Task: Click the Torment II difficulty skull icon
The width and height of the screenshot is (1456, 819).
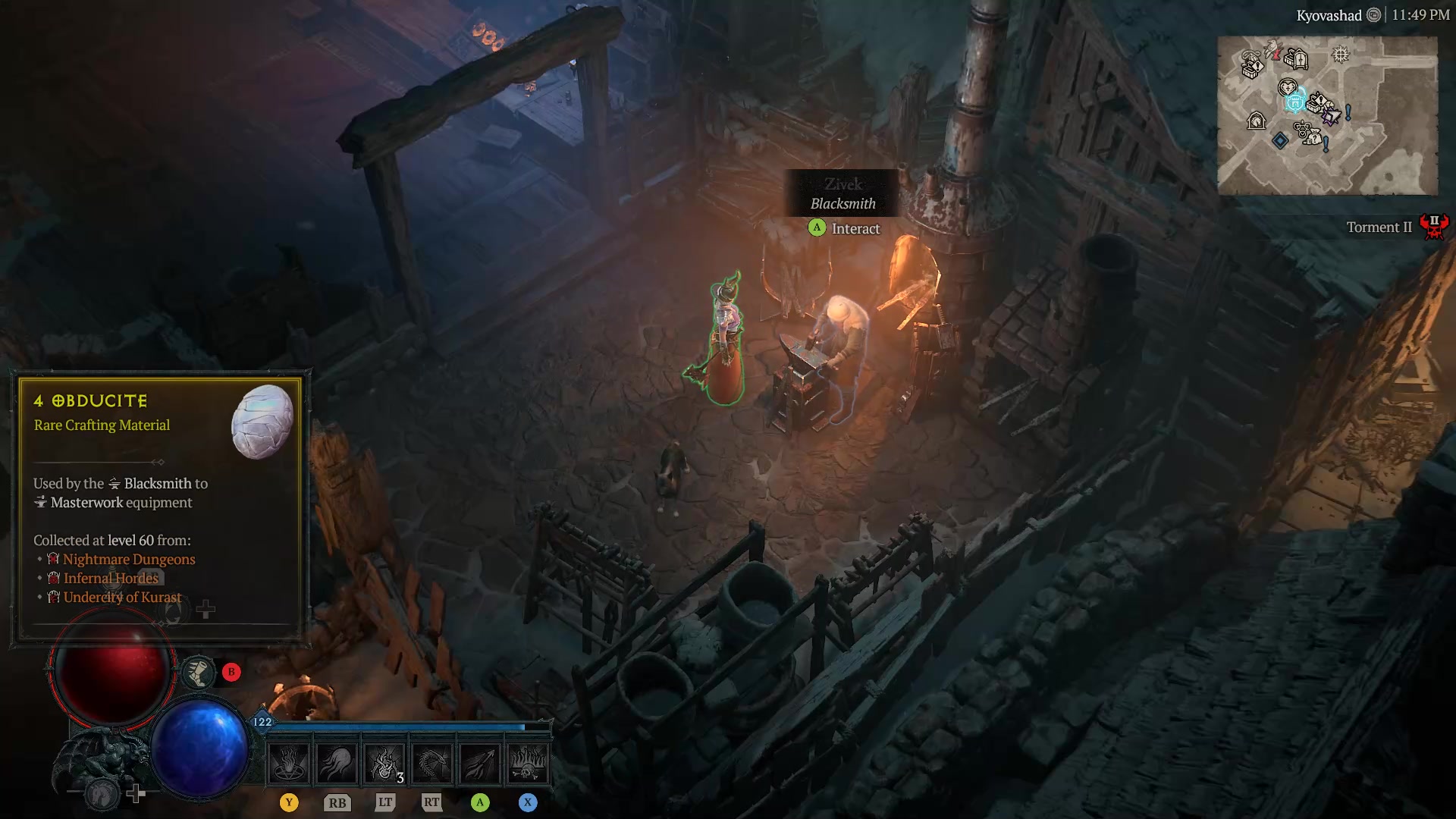Action: pyautogui.click(x=1434, y=225)
